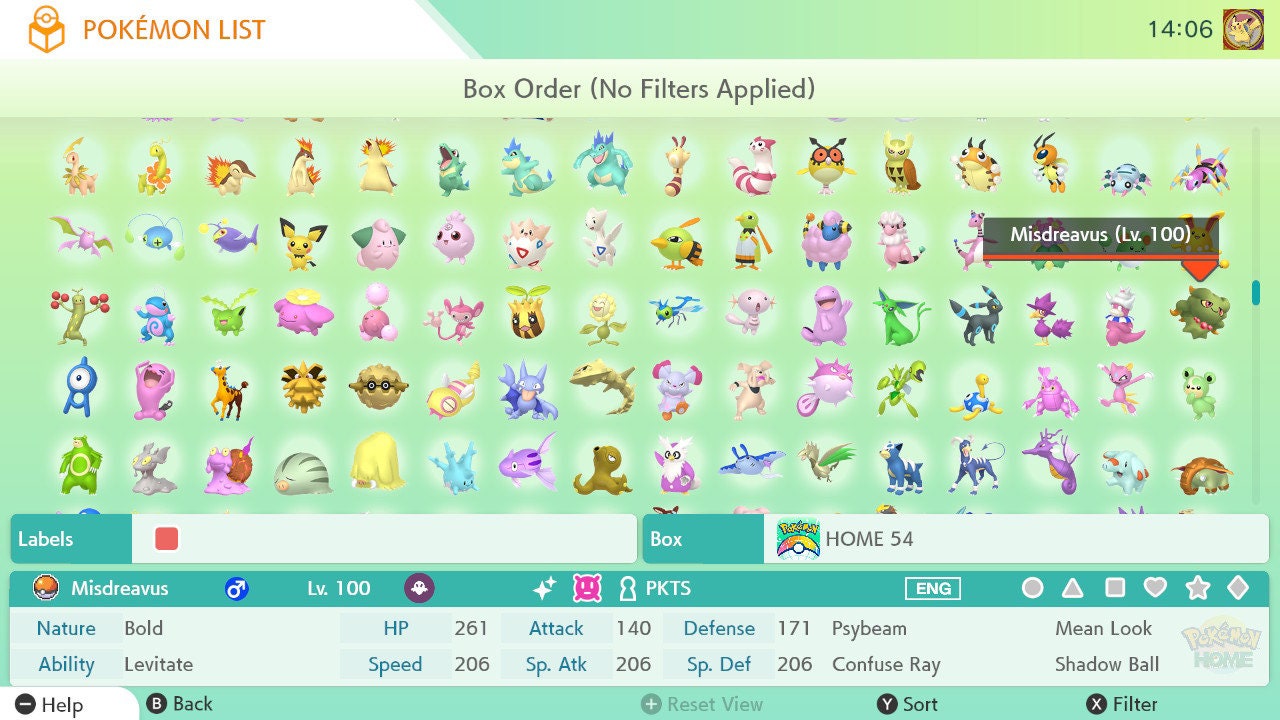
Task: Toggle the heart marking
Action: [x=1155, y=588]
